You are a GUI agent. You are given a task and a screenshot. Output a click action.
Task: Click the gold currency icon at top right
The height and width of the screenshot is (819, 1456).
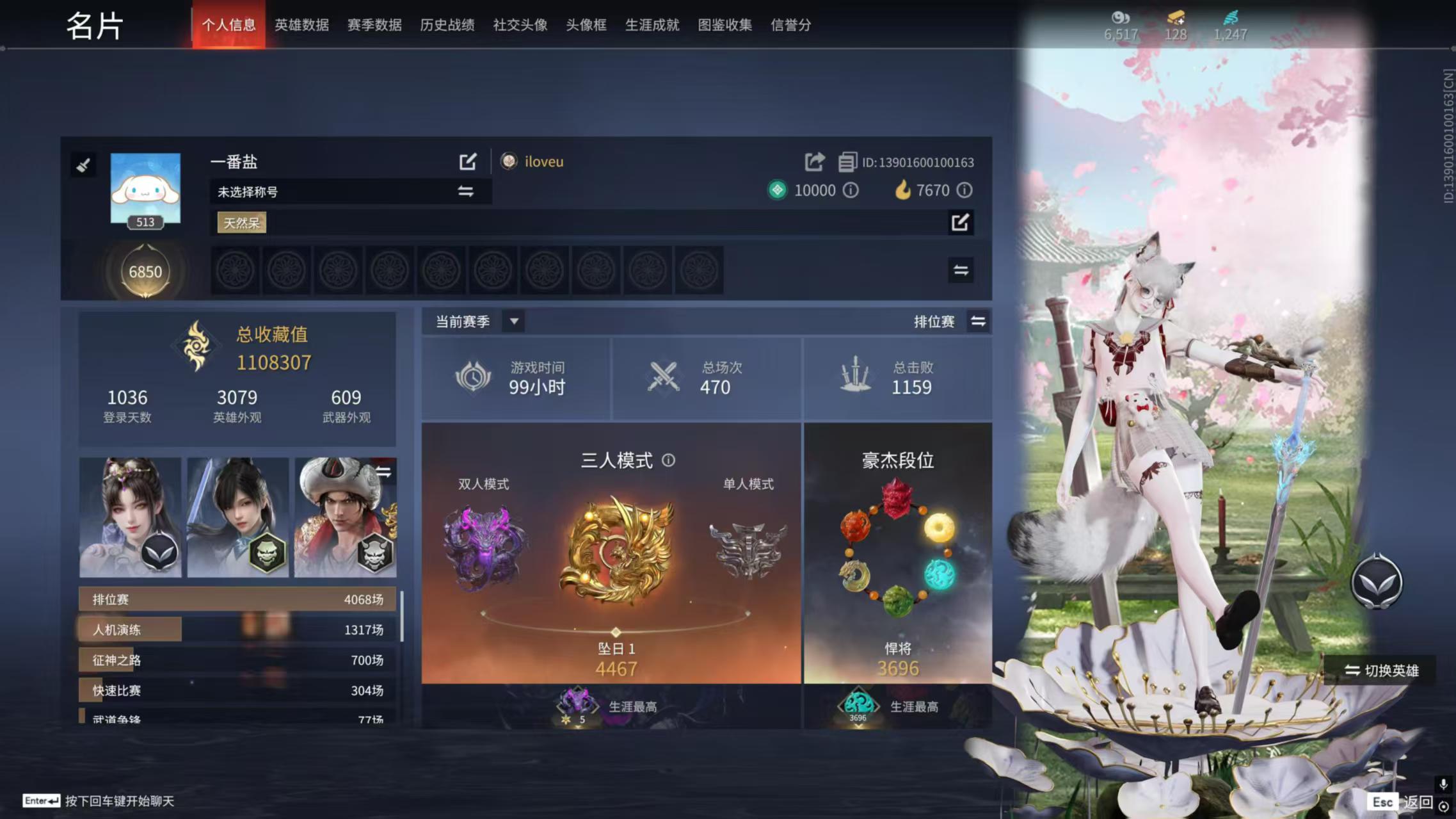click(x=1176, y=19)
